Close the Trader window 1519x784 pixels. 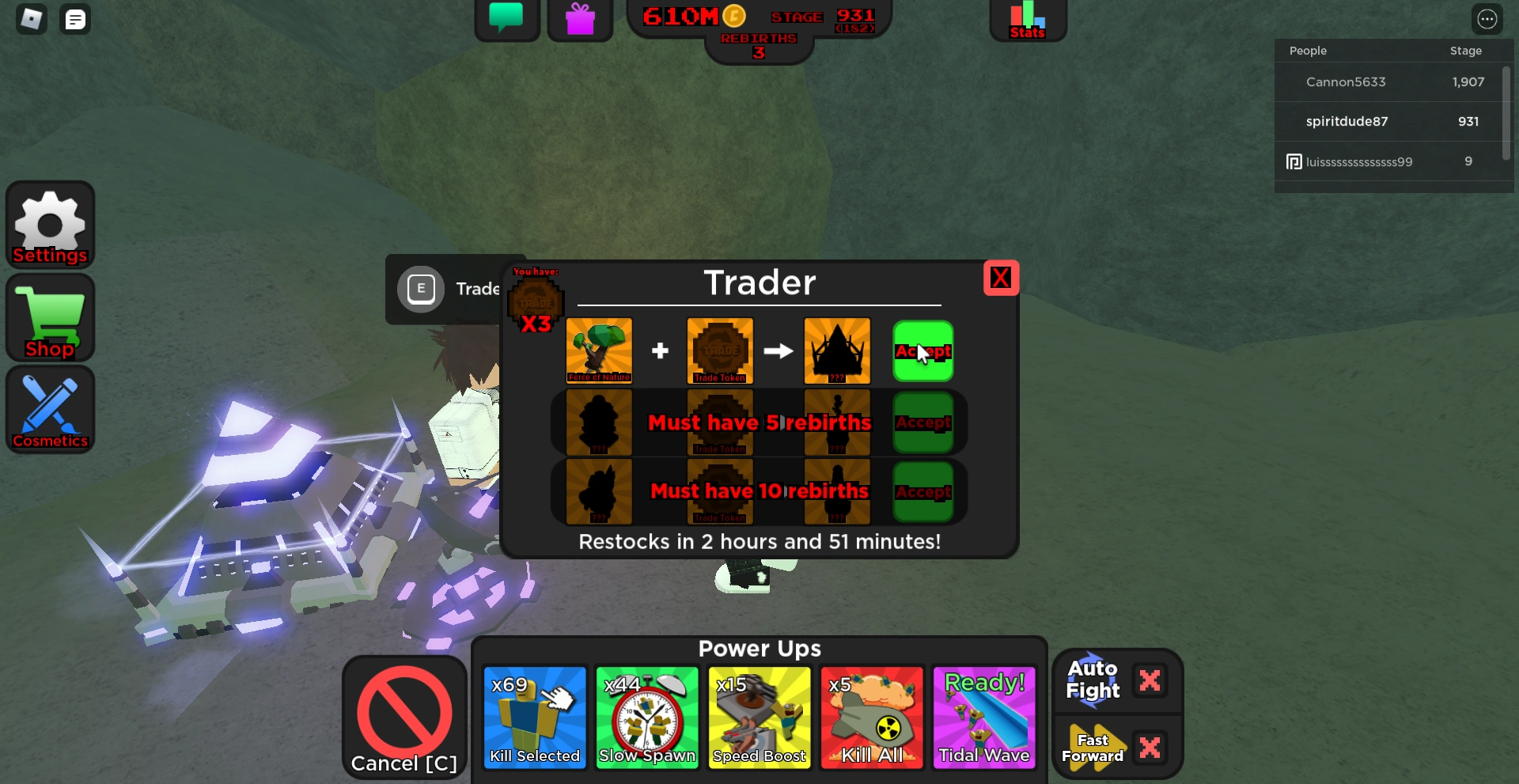[x=1001, y=278]
